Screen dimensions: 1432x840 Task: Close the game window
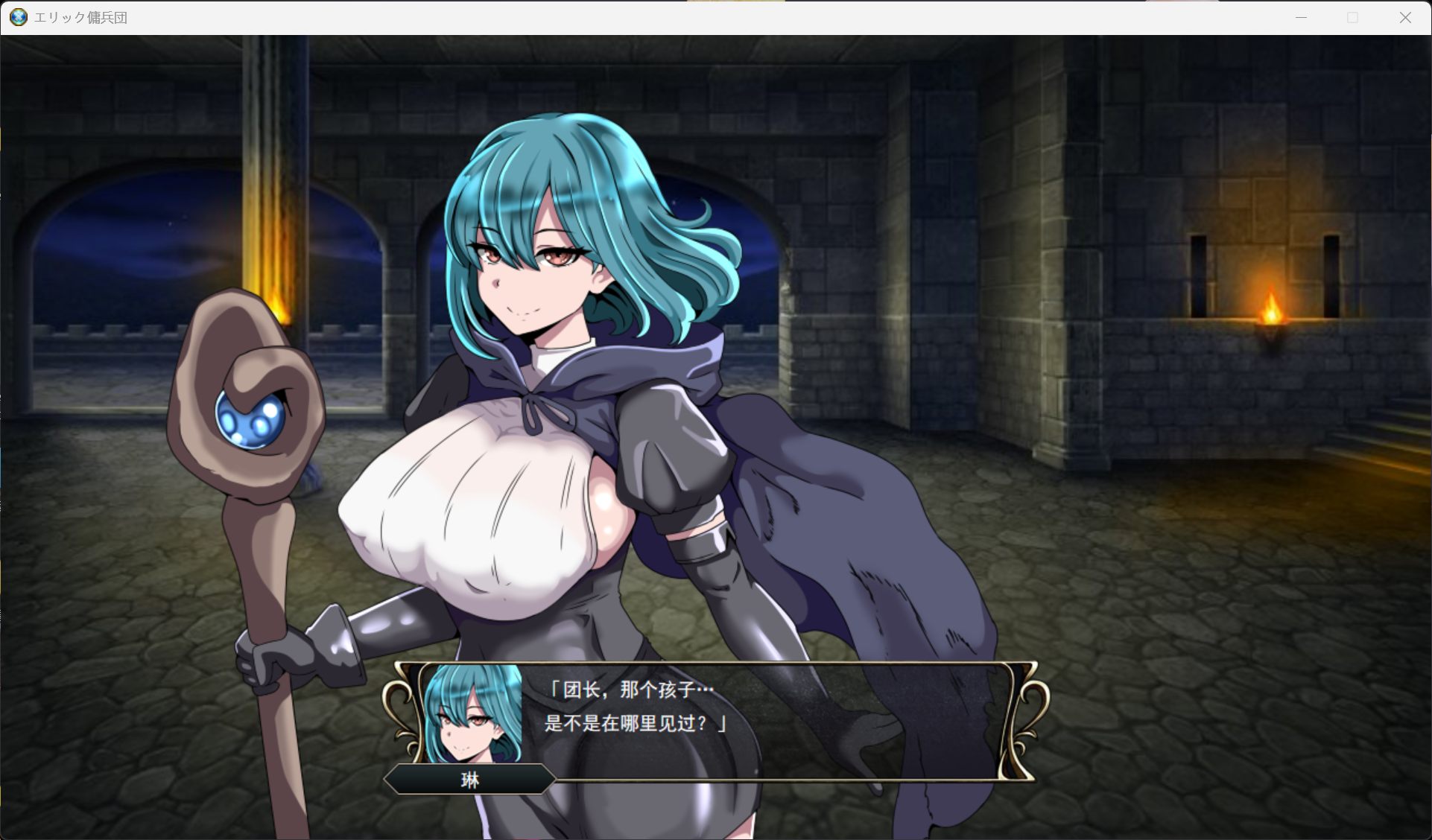[x=1405, y=18]
